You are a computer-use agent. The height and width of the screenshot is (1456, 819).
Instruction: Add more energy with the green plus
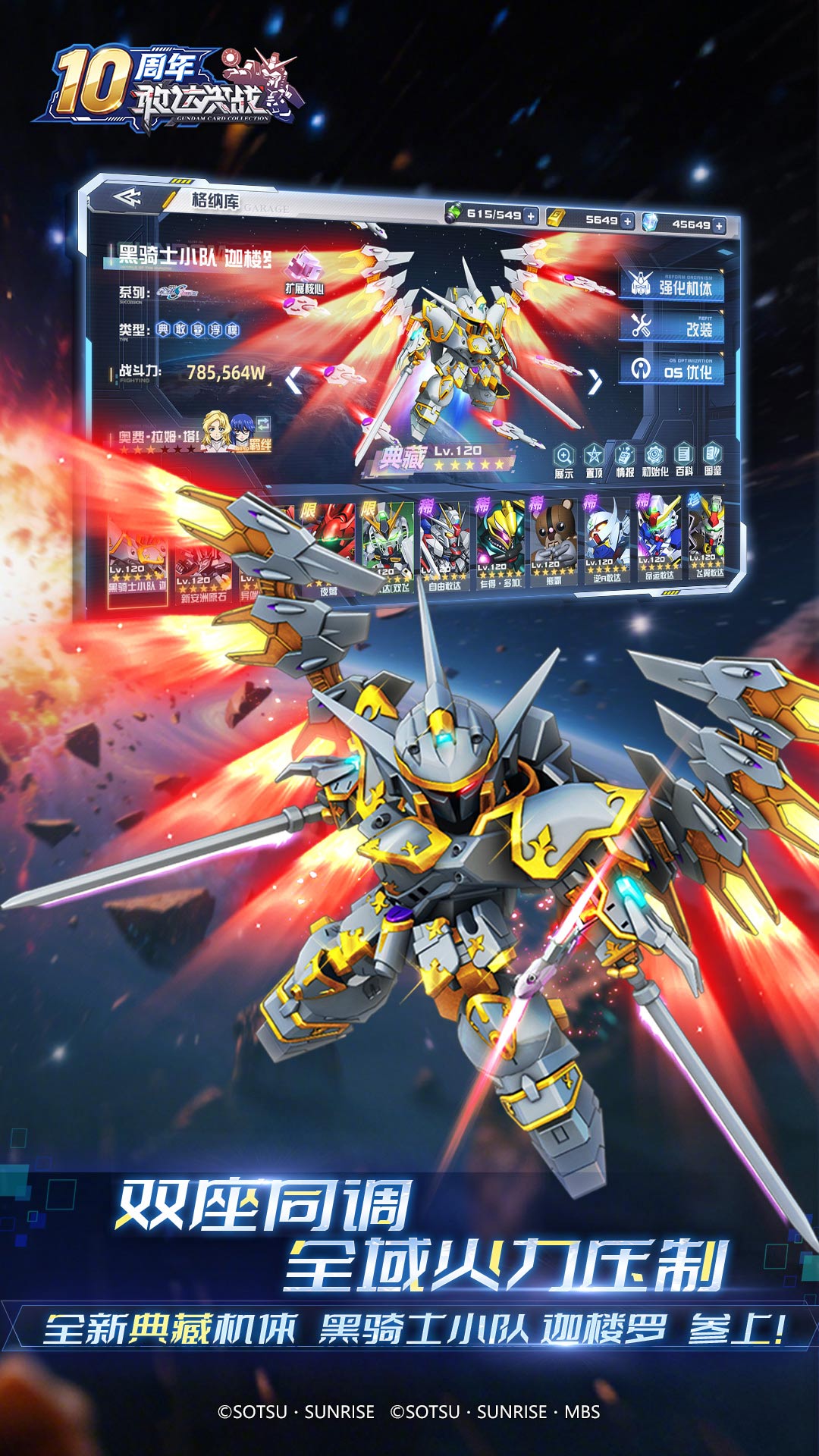pyautogui.click(x=531, y=216)
